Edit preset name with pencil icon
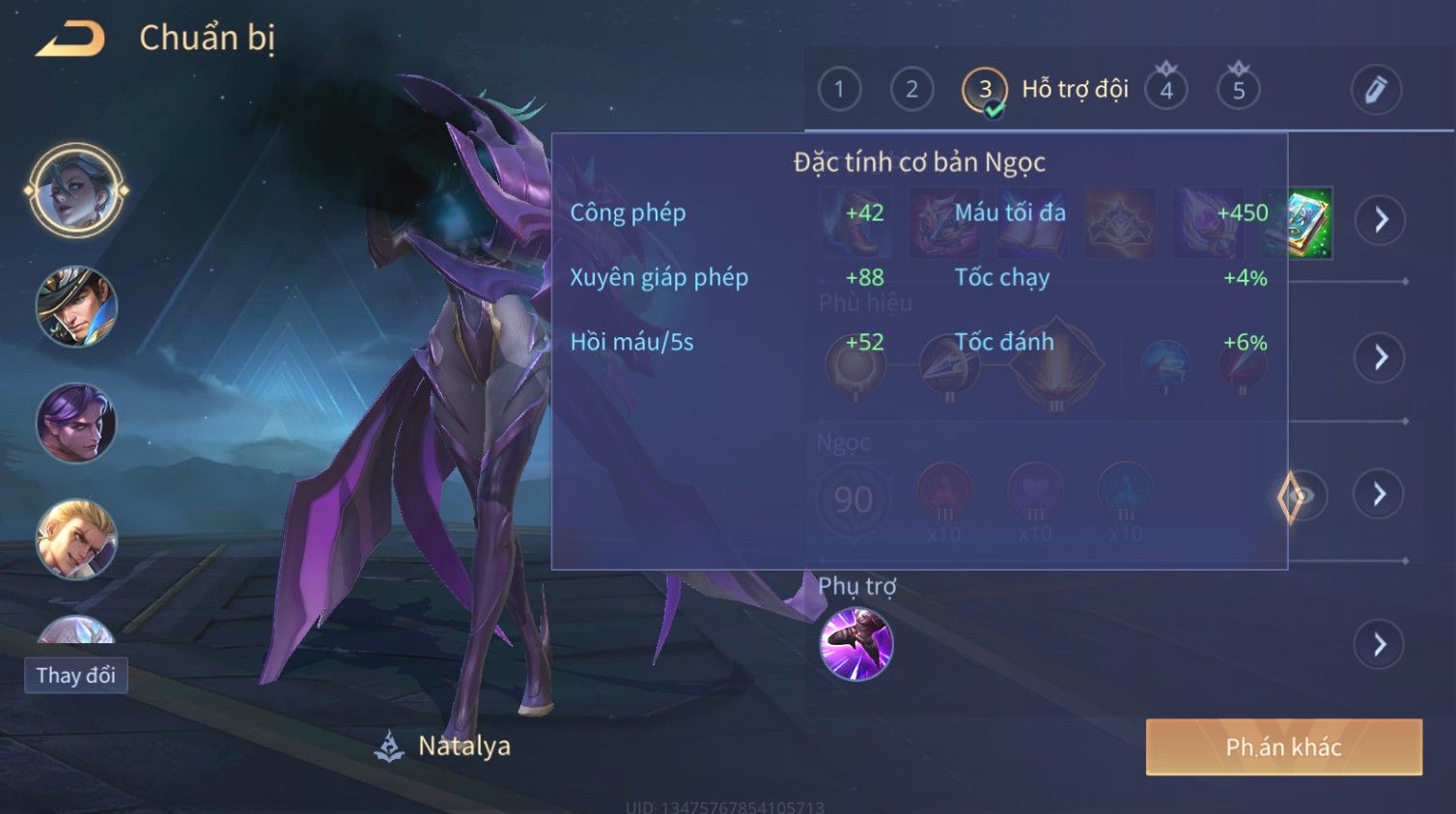The width and height of the screenshot is (1456, 814). tap(1375, 90)
